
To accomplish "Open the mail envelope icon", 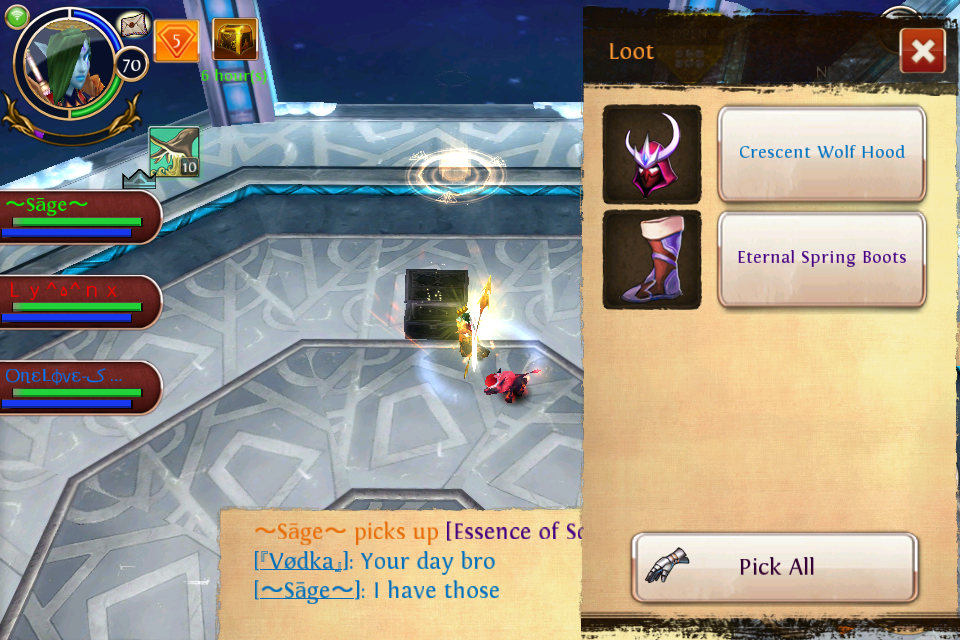I will coord(133,26).
